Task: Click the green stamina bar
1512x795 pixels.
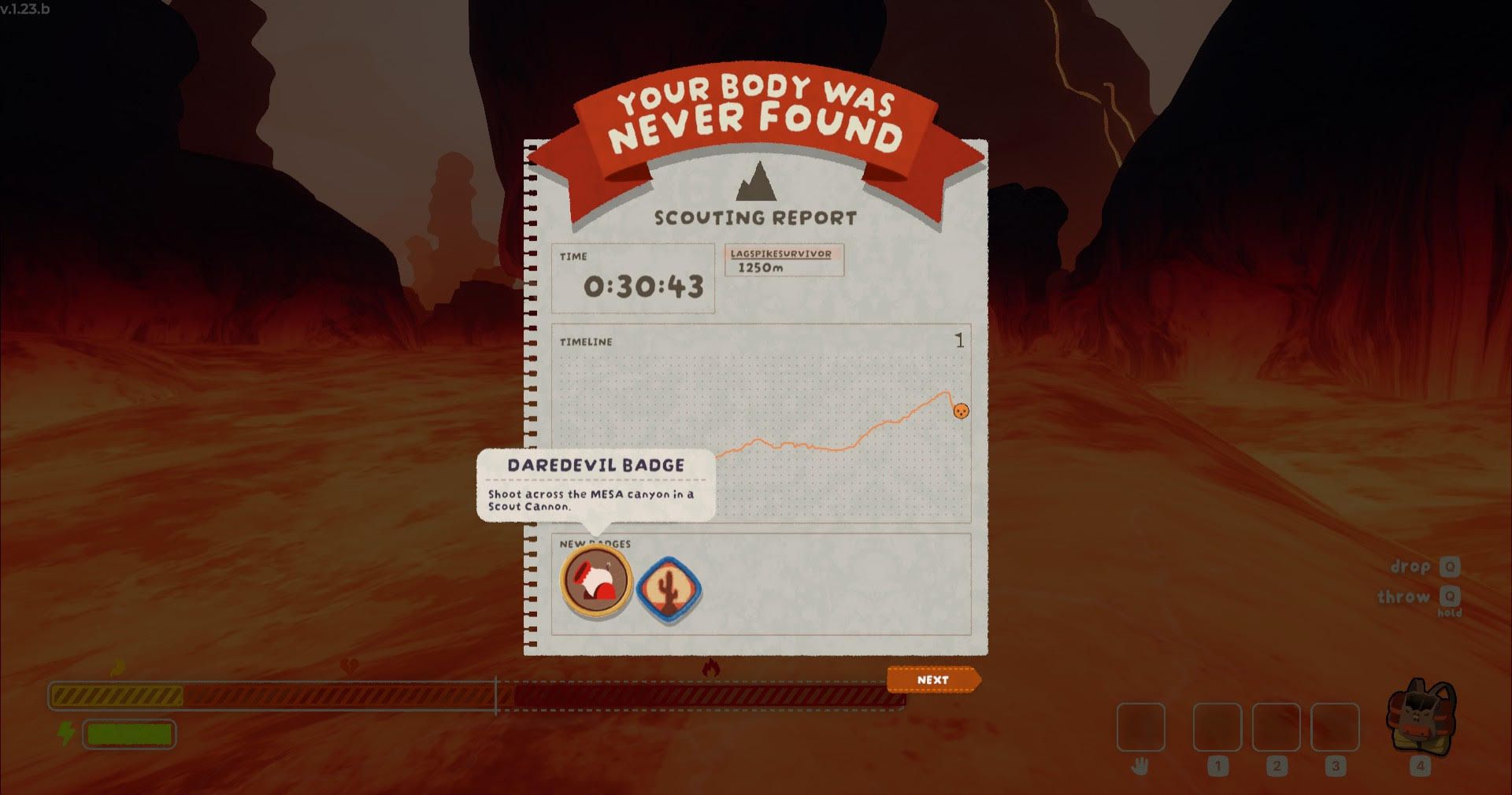Action: click(128, 734)
